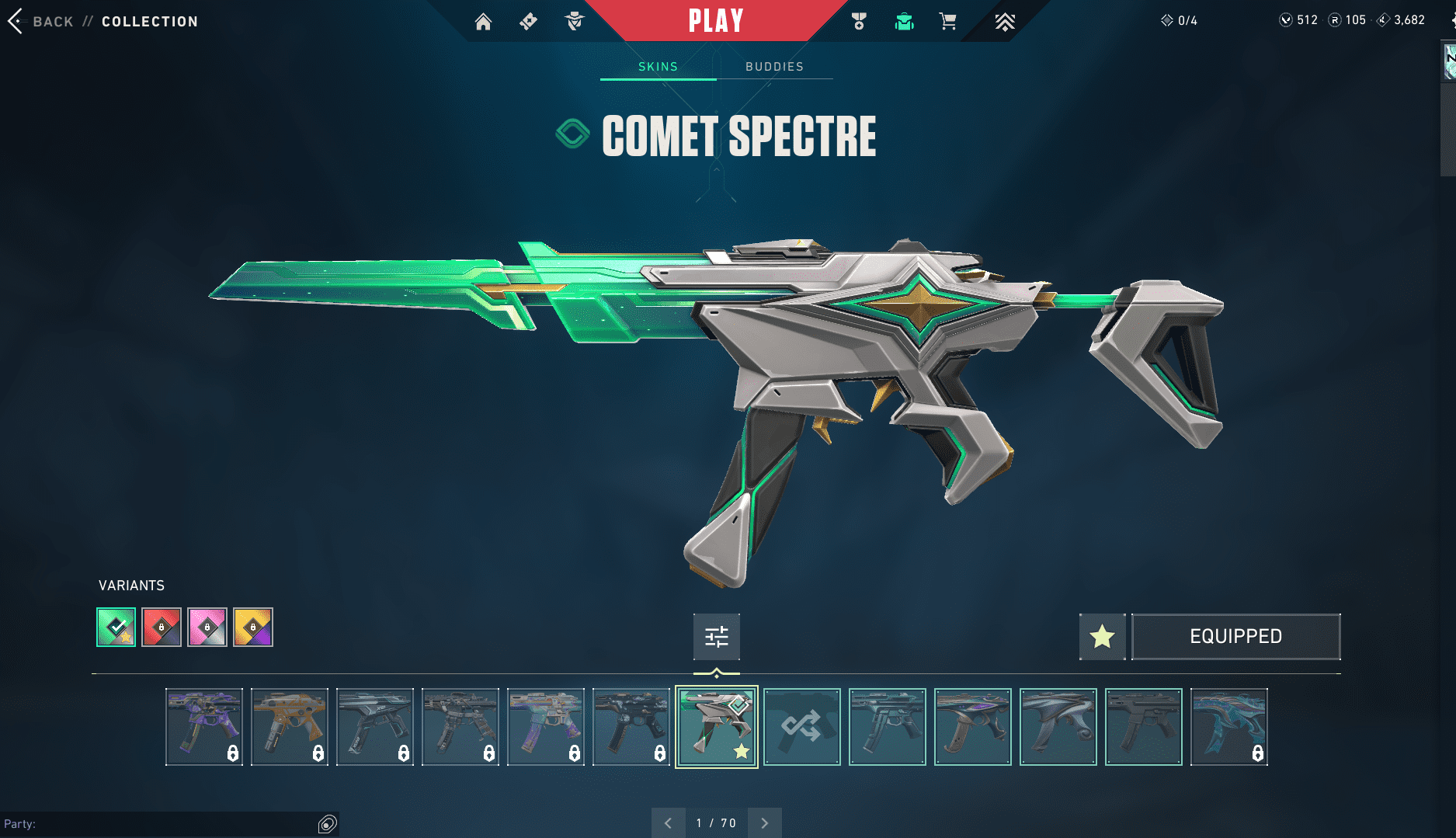
Task: Choose the locked orange Spectre skin thumbnail
Action: coord(289,727)
